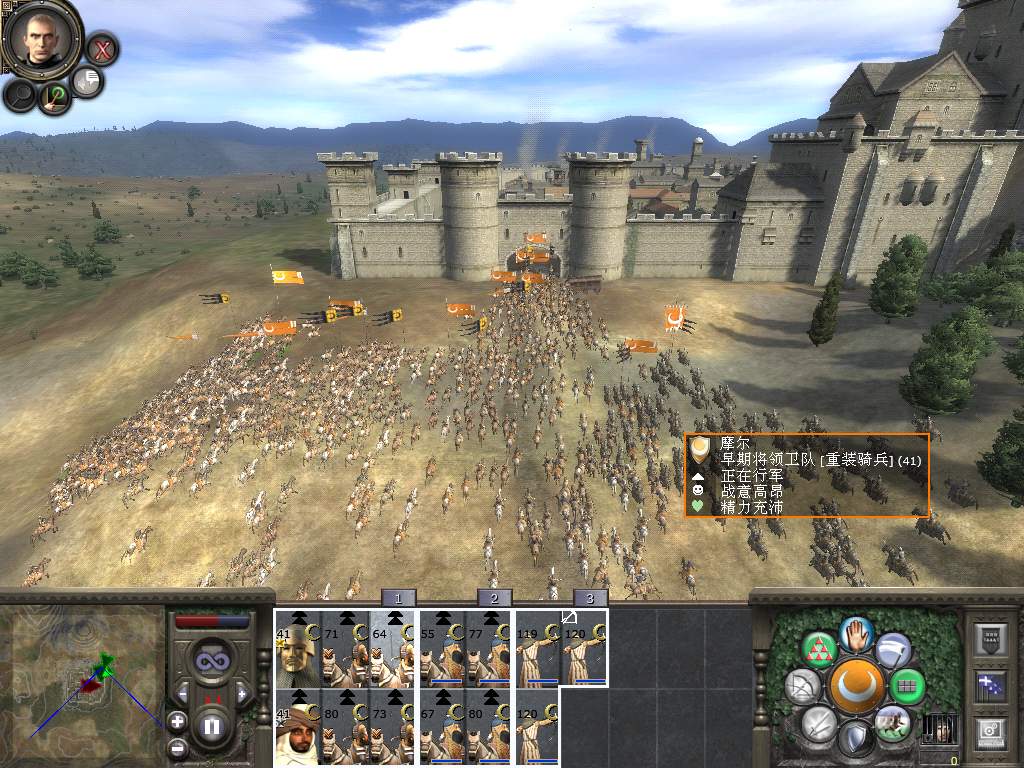This screenshot has height=768, width=1024.
Task: Zoom in the minimap with the plus button
Action: pos(177,720)
